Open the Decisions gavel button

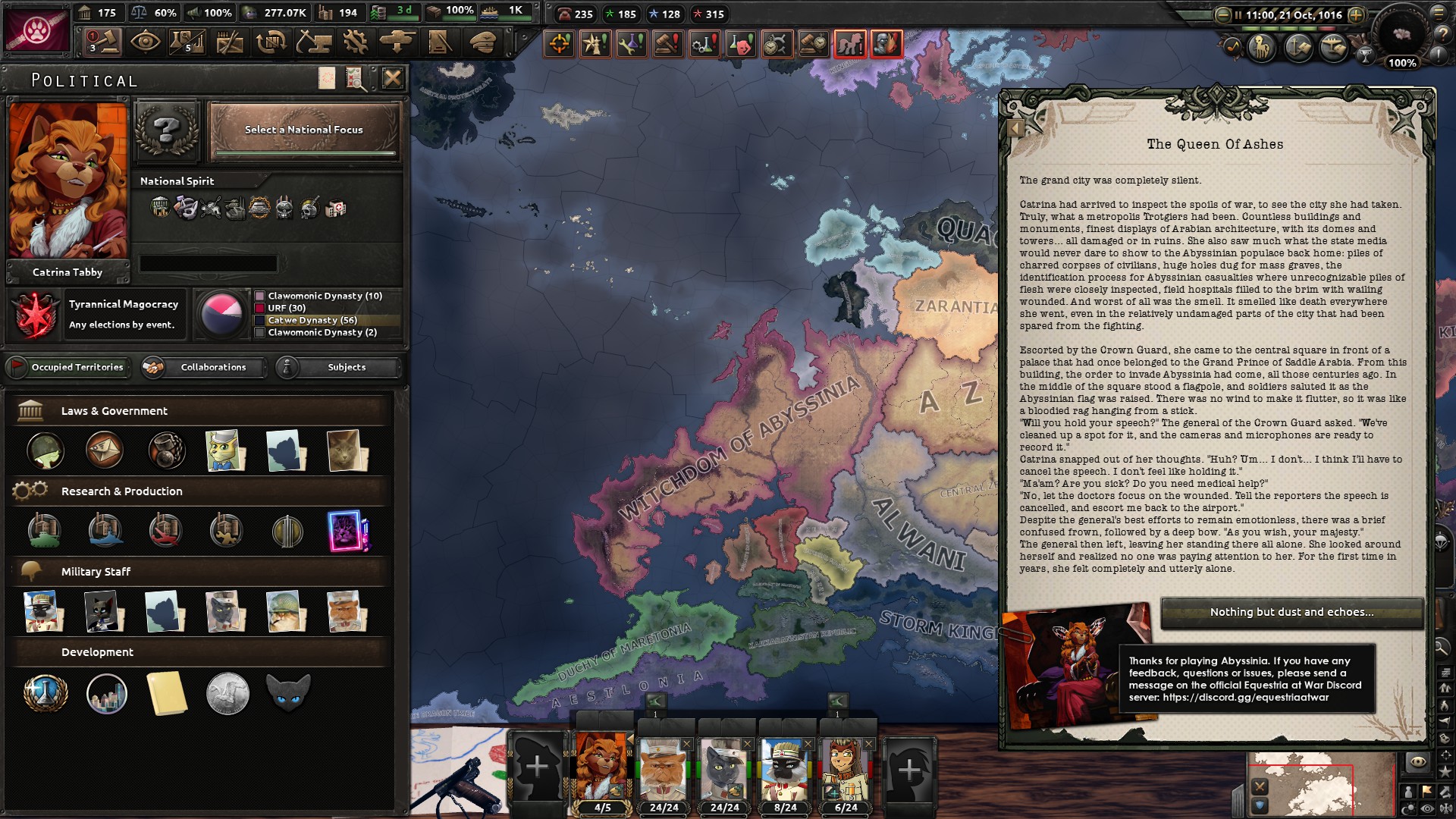(x=103, y=42)
